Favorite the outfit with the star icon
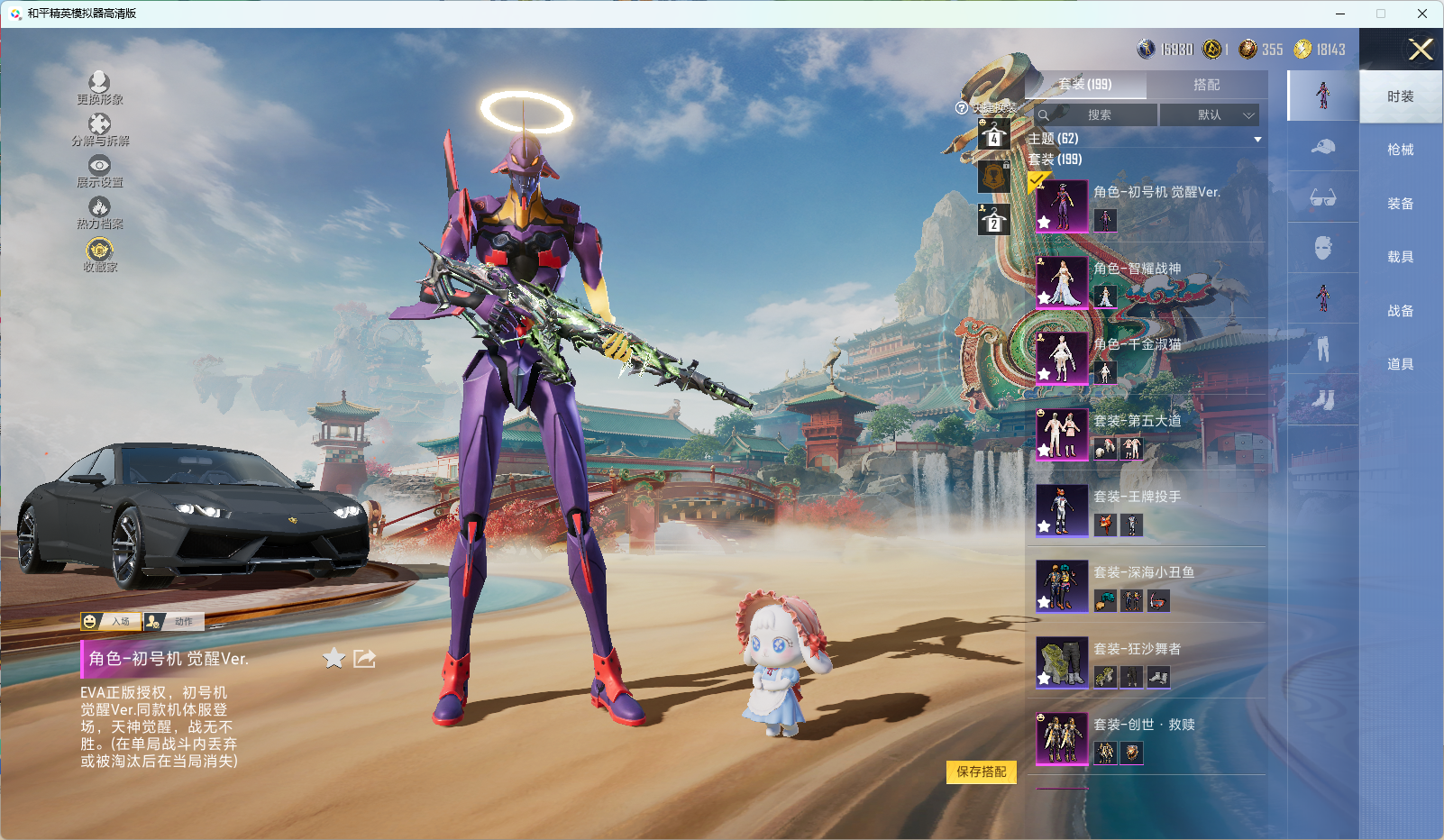This screenshot has height=840, width=1444. [334, 659]
